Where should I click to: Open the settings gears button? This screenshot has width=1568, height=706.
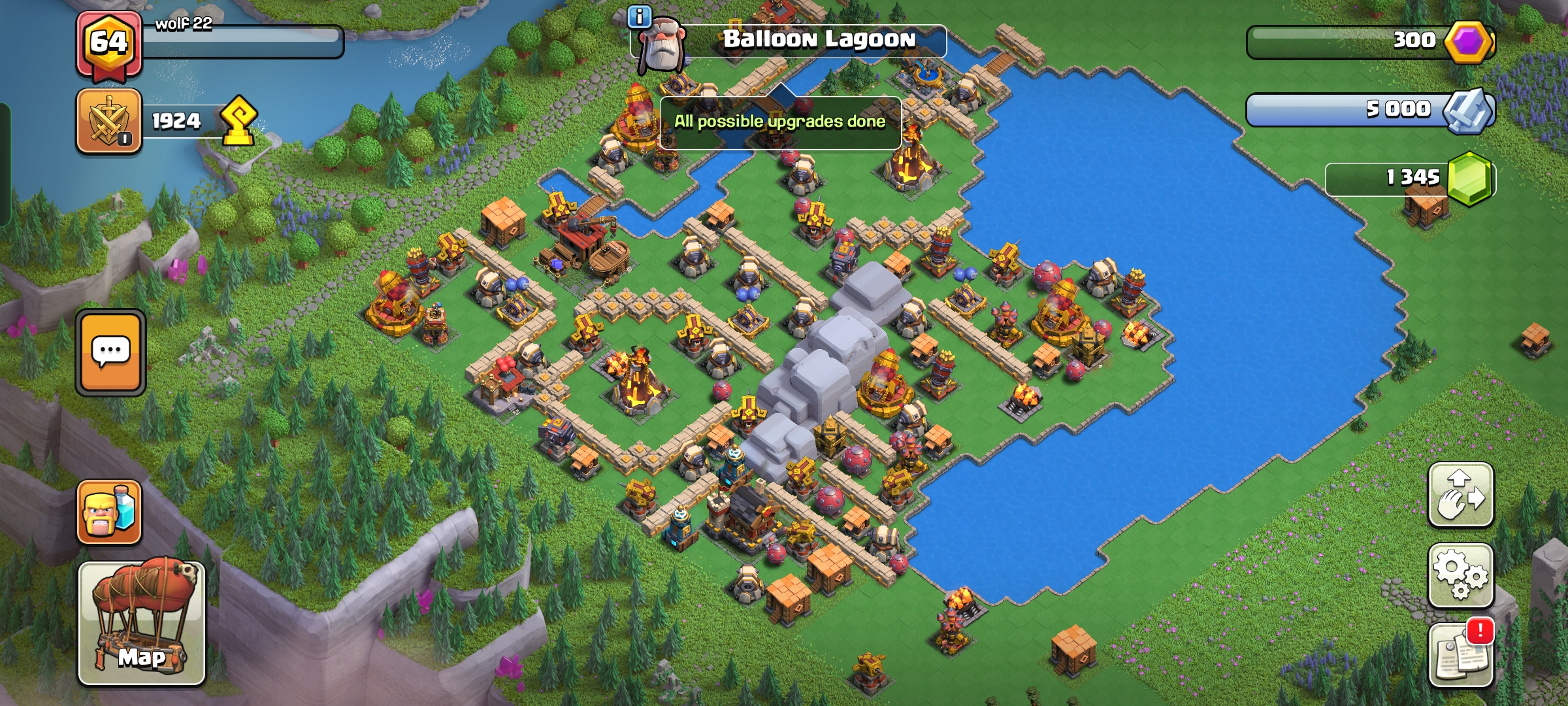[x=1461, y=575]
